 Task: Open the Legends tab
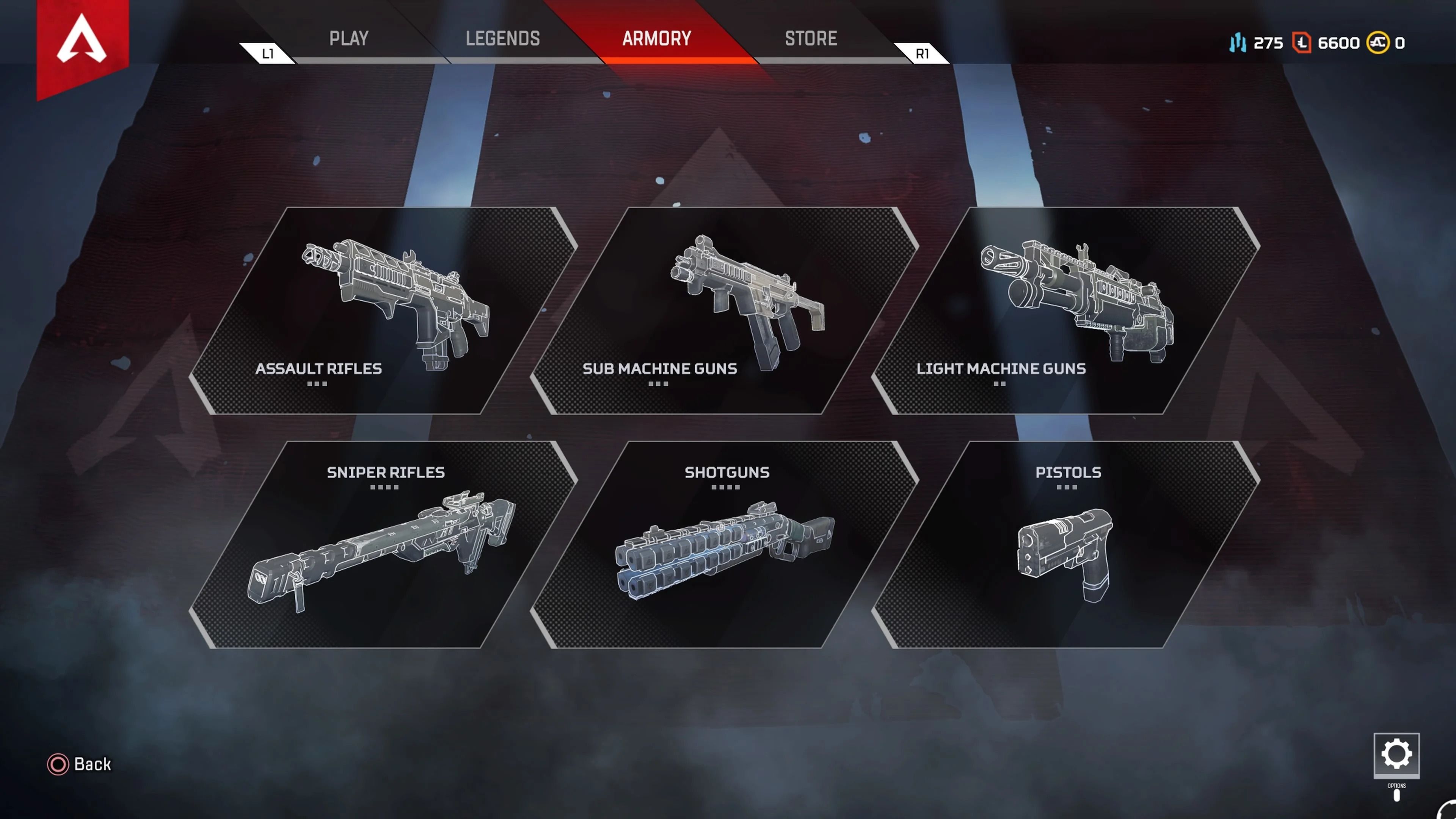point(502,38)
